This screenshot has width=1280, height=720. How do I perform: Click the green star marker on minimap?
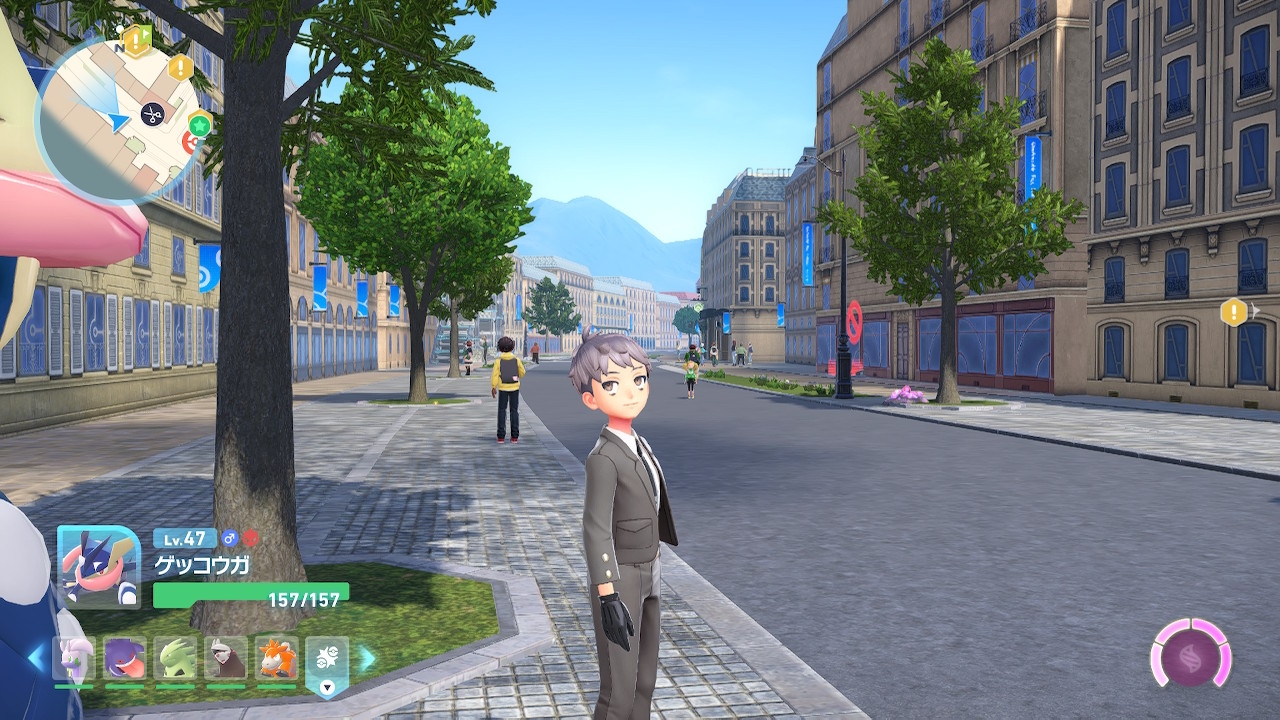200,125
